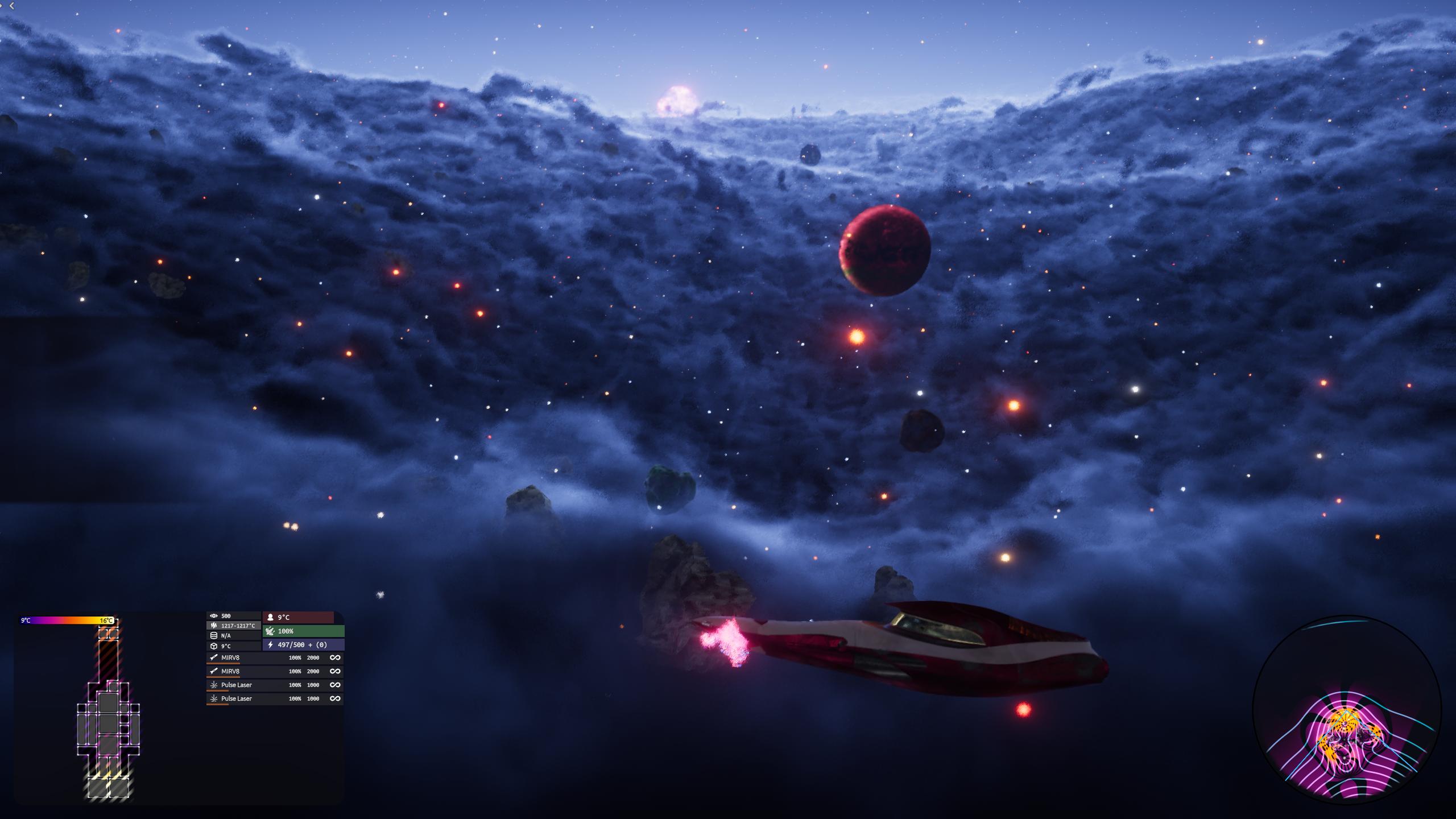This screenshot has height=819, width=1456.
Task: Select the N/A storage cylinder row
Action: (233, 636)
